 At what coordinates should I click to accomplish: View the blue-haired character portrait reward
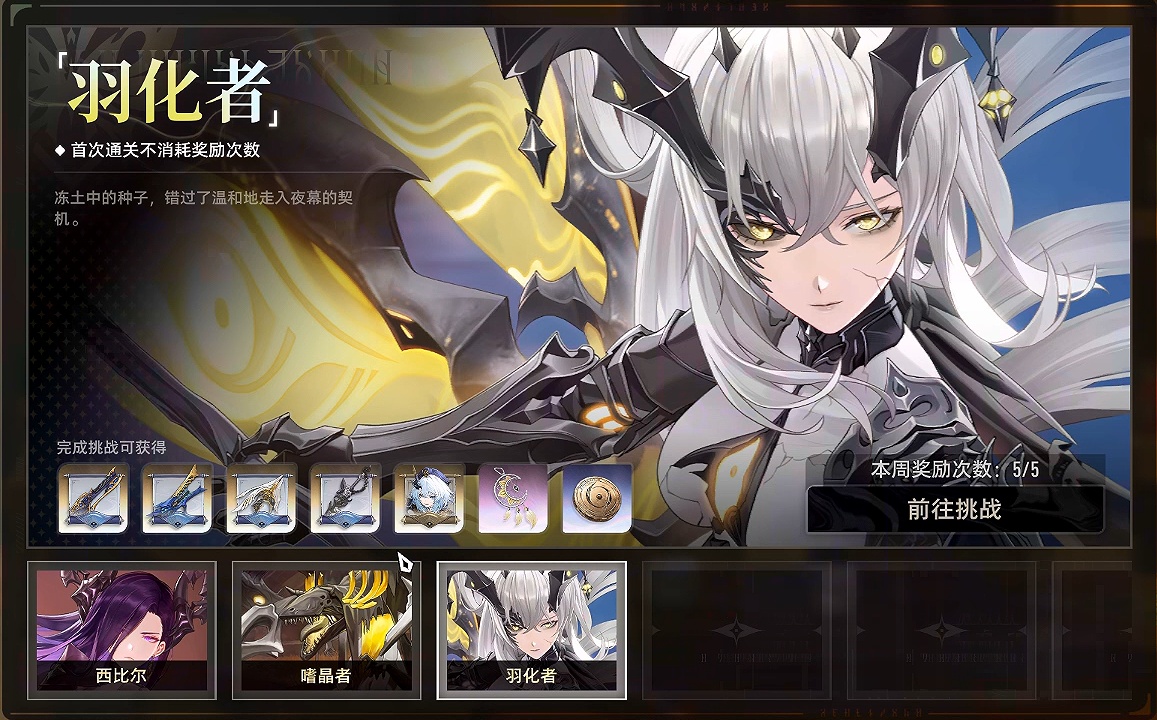point(429,498)
